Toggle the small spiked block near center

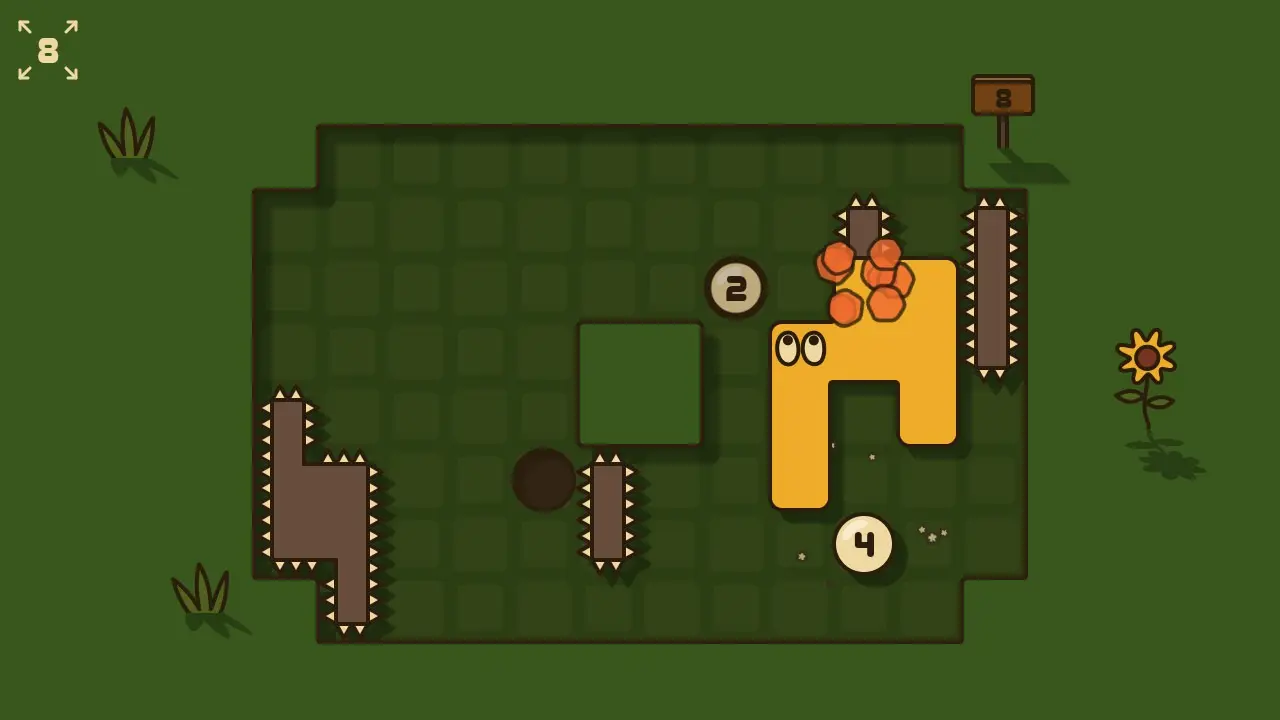[x=610, y=512]
